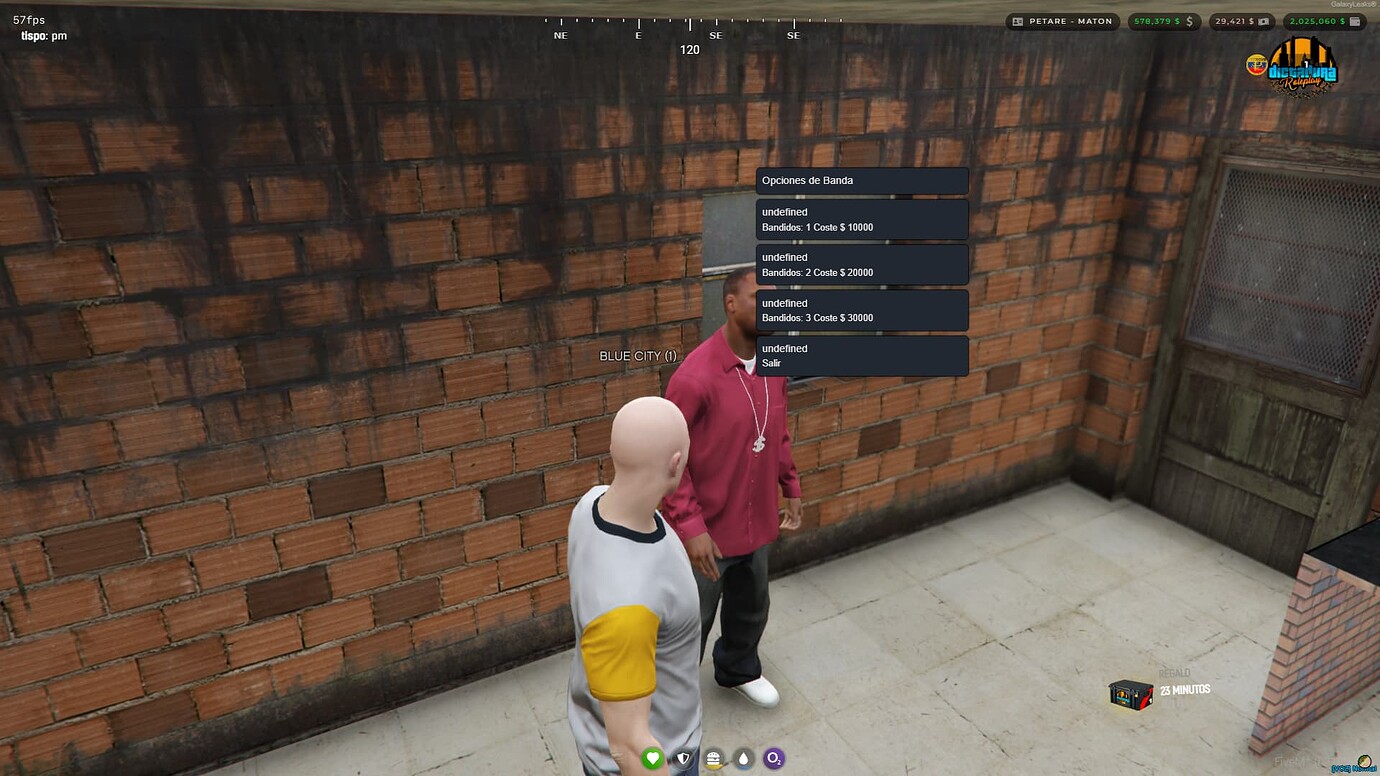Click the burger hunger icon
This screenshot has width=1380, height=776.
click(x=713, y=759)
